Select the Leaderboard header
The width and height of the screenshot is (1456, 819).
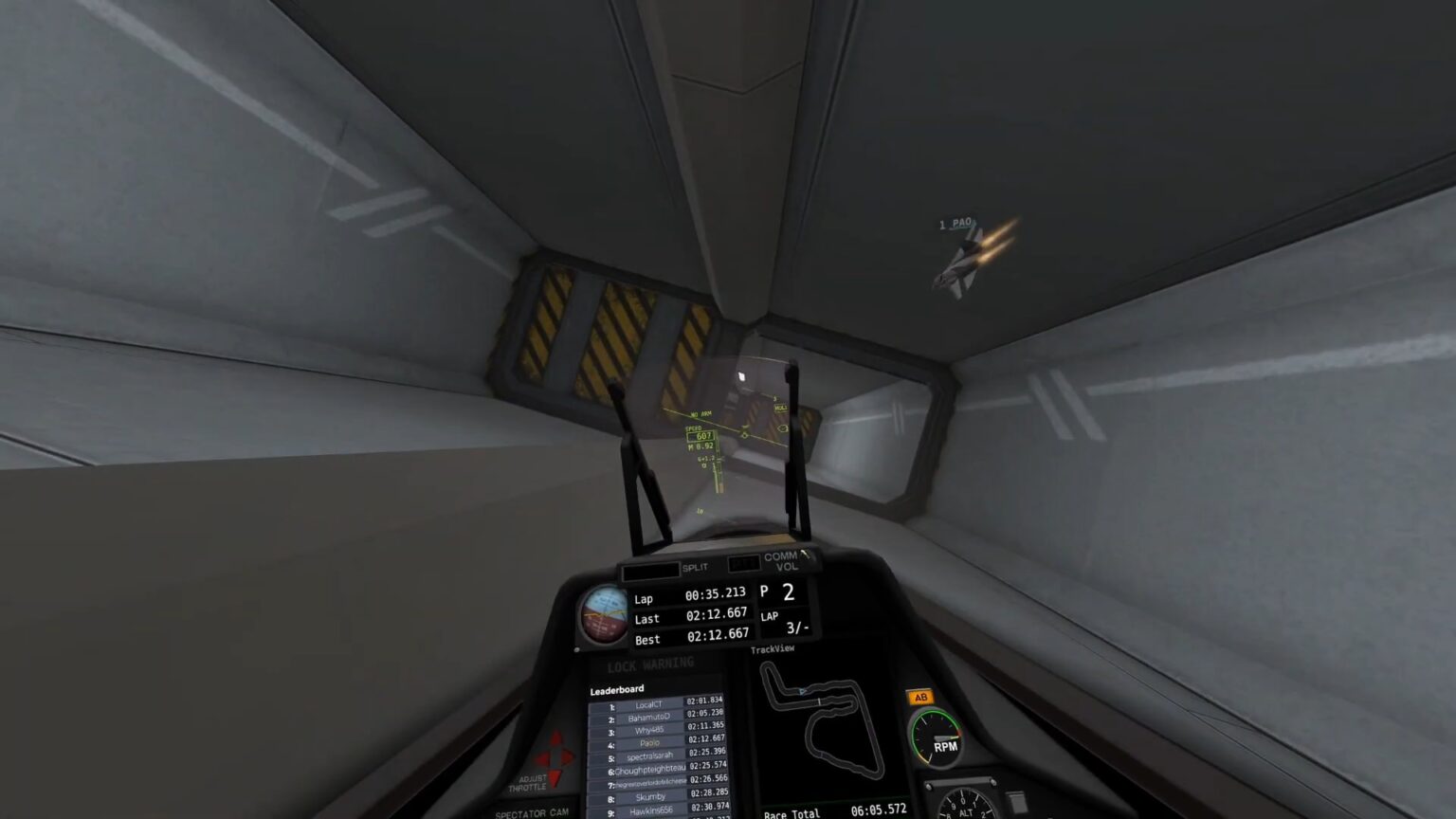click(x=617, y=689)
